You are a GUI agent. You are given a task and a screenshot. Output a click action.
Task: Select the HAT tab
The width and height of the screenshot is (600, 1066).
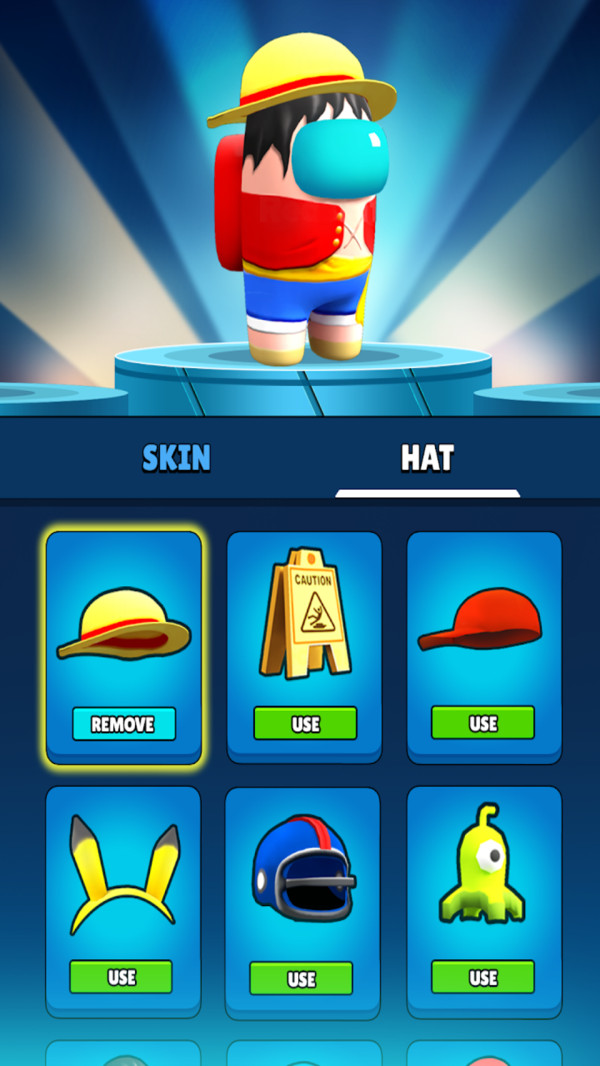point(427,458)
